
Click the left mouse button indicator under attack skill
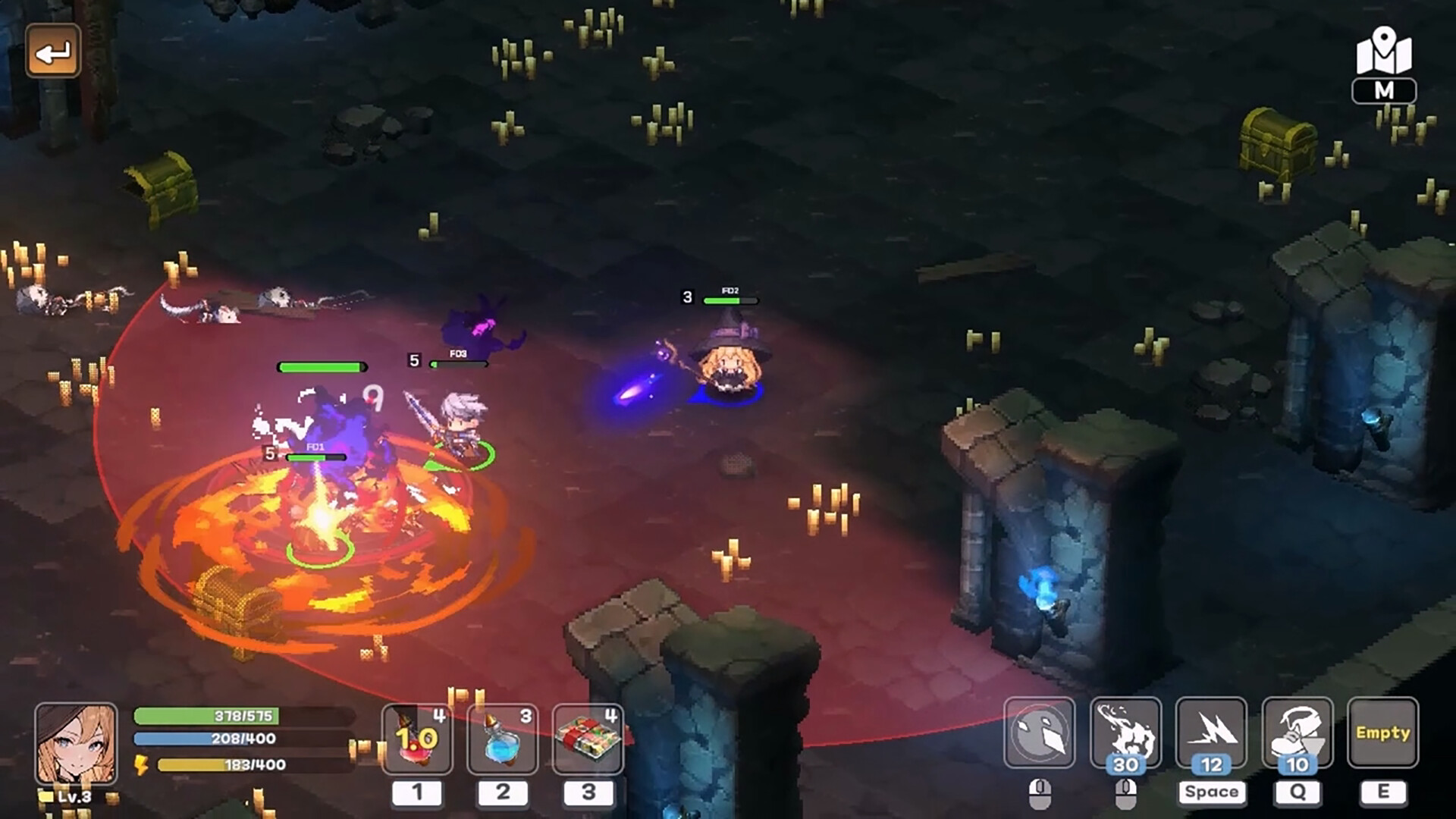(x=1041, y=792)
